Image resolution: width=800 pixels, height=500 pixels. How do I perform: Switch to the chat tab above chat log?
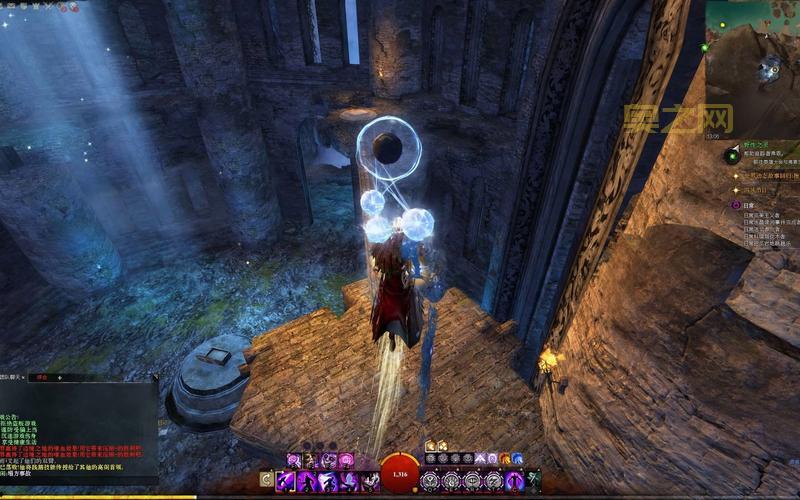pos(43,377)
